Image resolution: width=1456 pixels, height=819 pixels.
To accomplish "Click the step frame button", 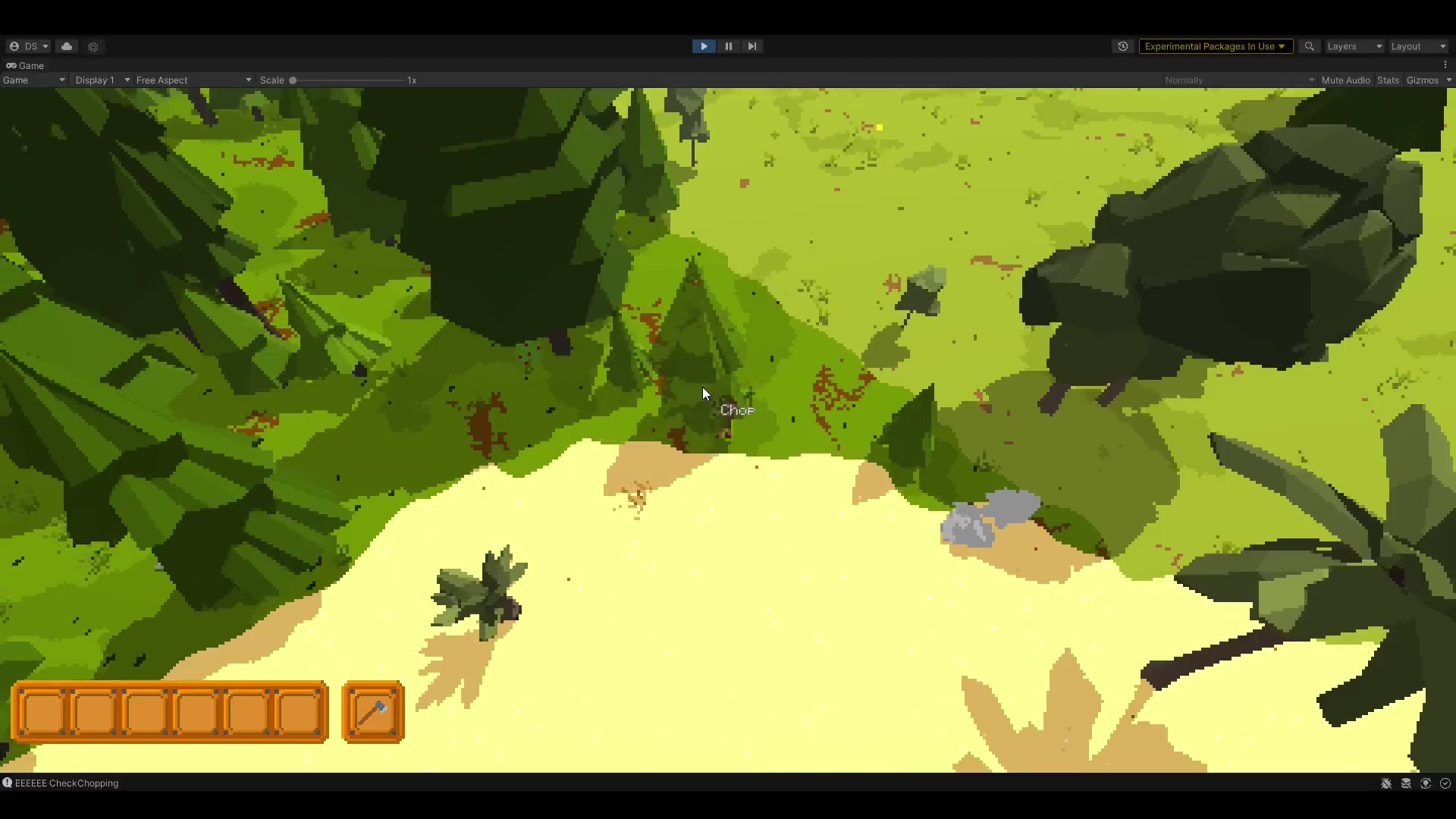I will click(x=752, y=46).
